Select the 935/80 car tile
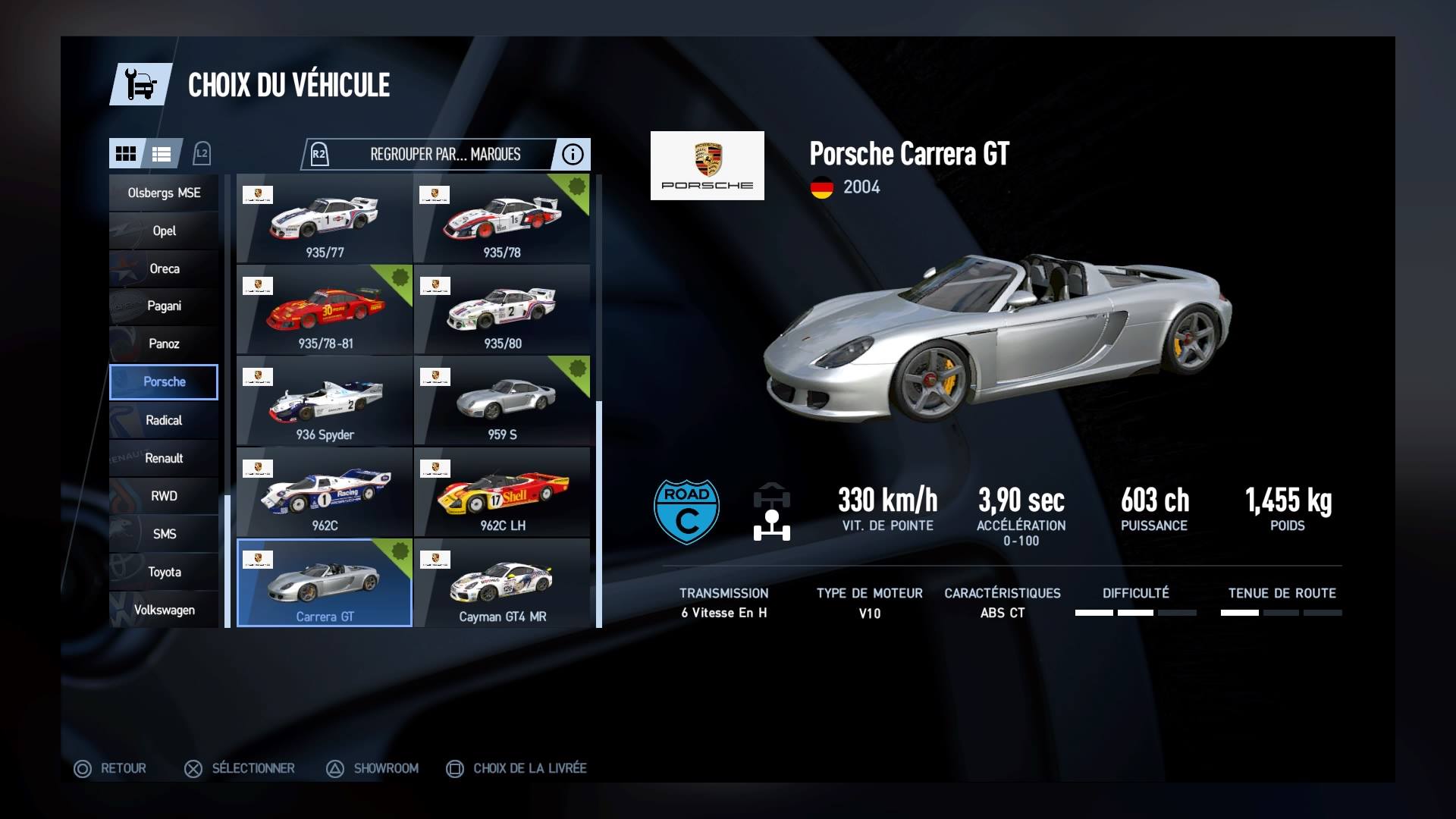 (x=501, y=310)
